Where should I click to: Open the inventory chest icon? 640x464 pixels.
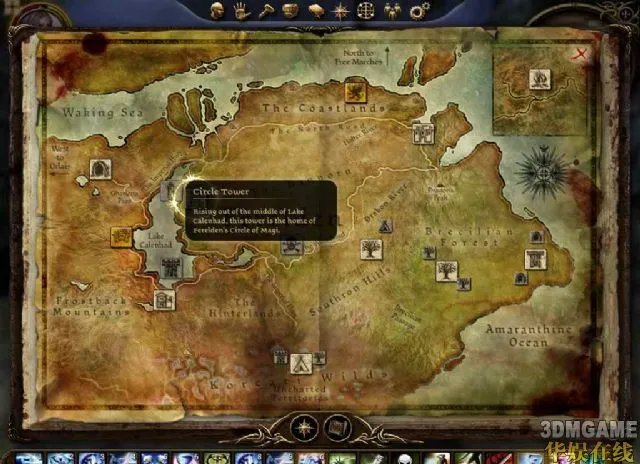coord(291,11)
